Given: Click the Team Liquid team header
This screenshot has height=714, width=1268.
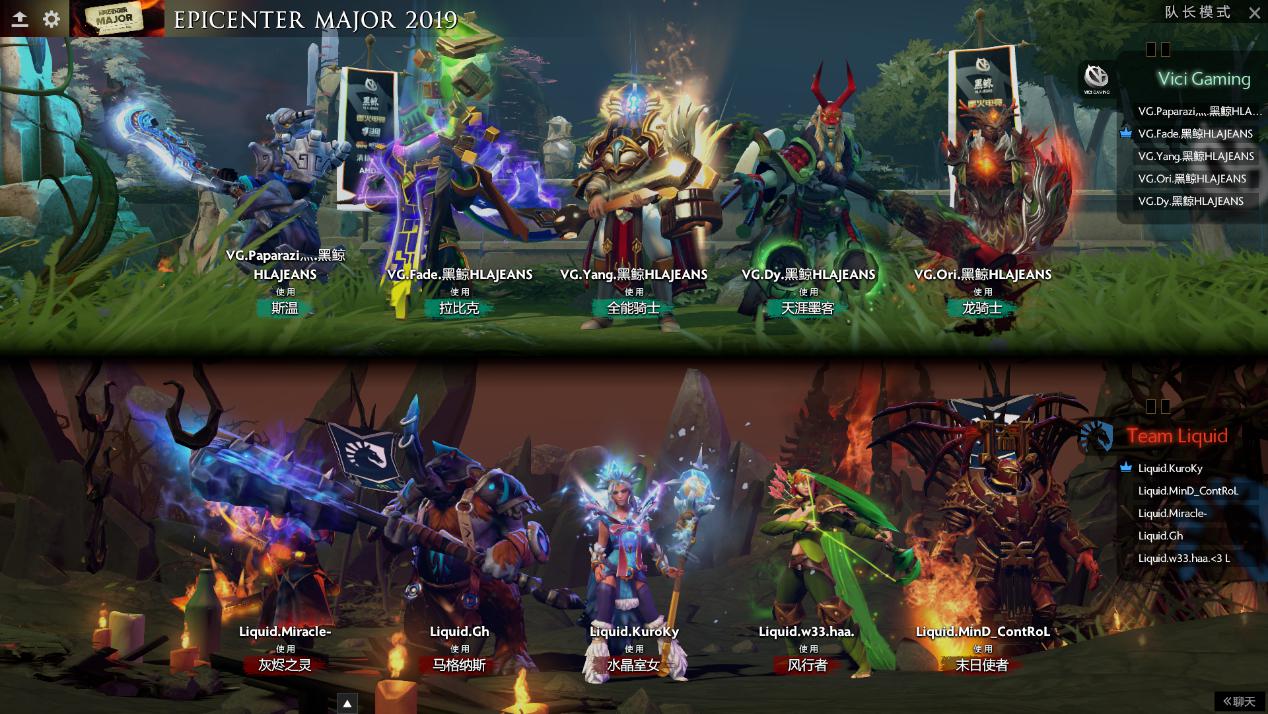Looking at the screenshot, I should coord(1176,436).
